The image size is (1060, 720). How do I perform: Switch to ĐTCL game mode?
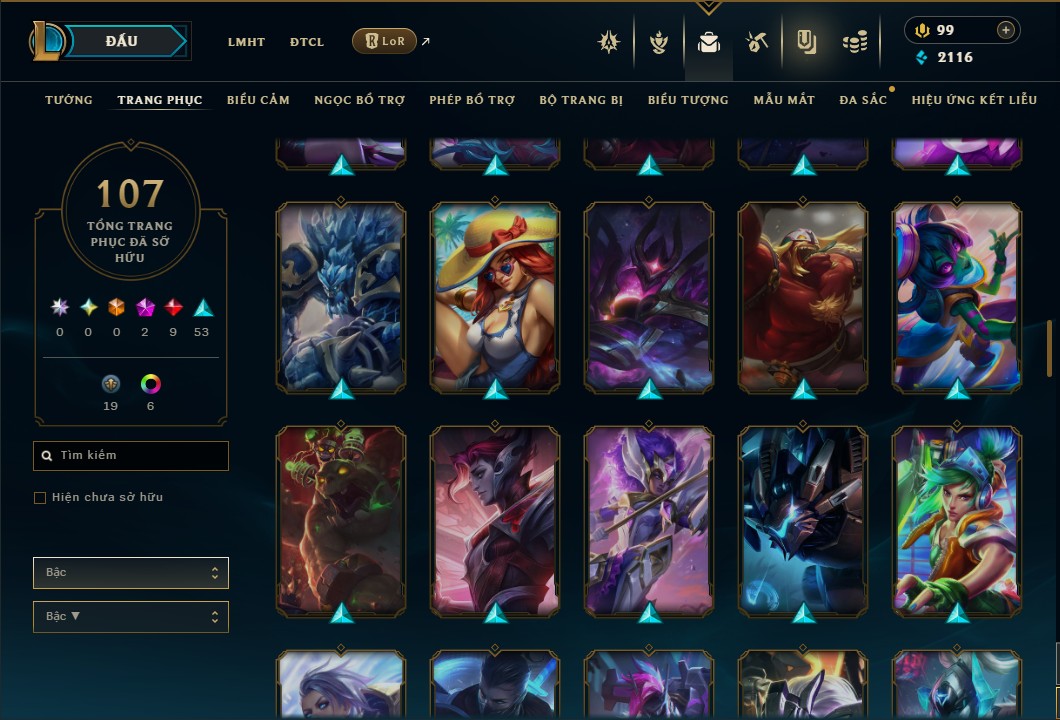point(307,42)
